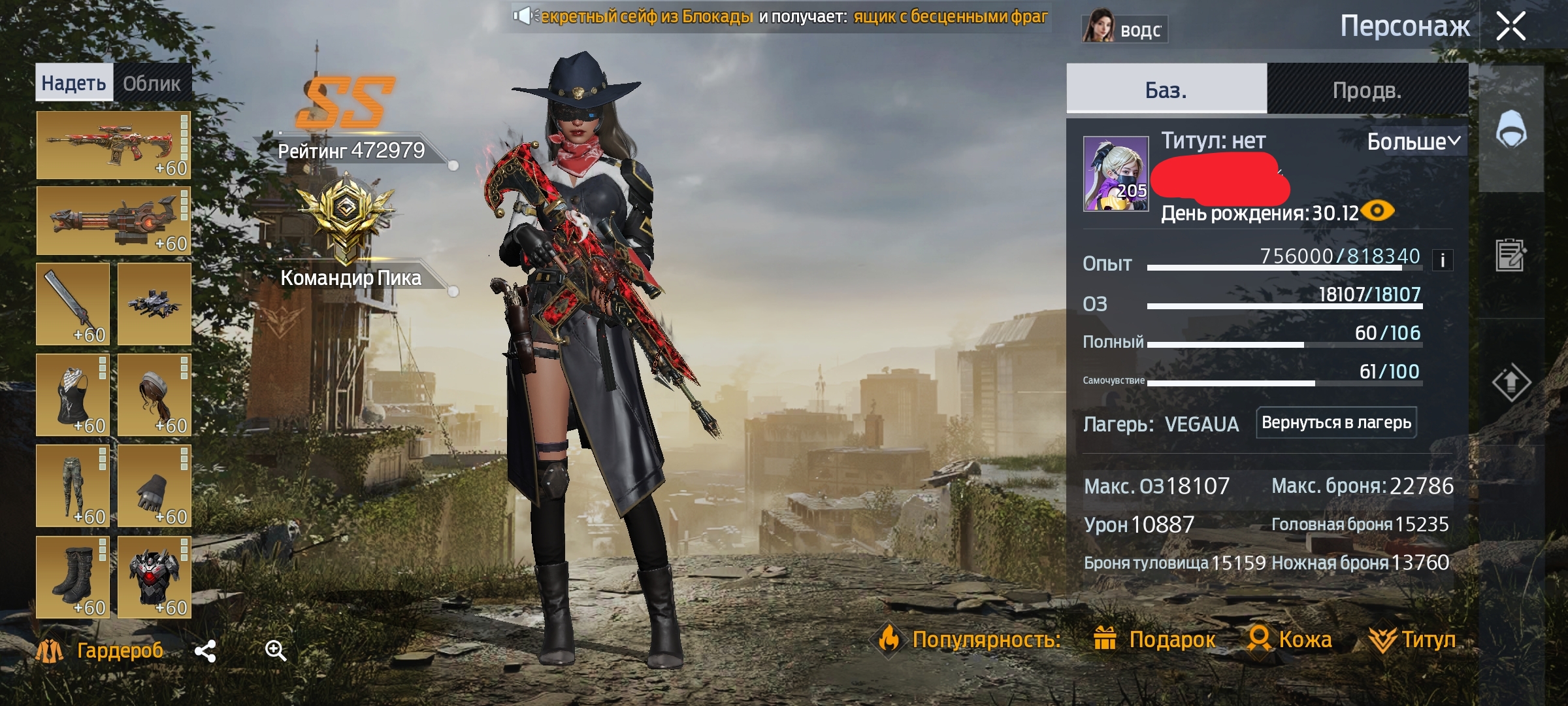1568x706 pixels.
Task: Share the character via share icon
Action: [205, 651]
